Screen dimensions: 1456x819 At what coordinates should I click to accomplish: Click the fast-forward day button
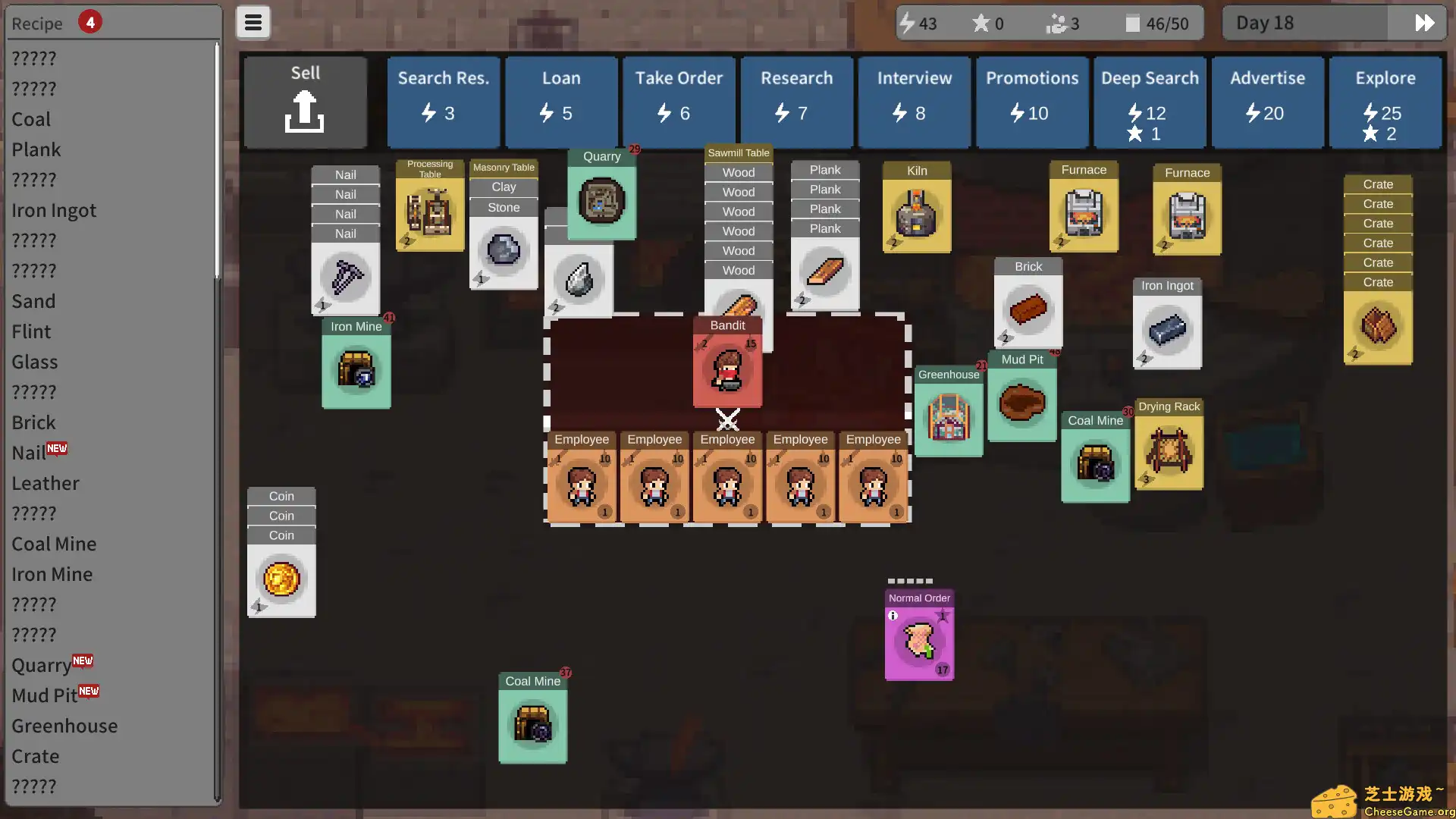tap(1422, 23)
